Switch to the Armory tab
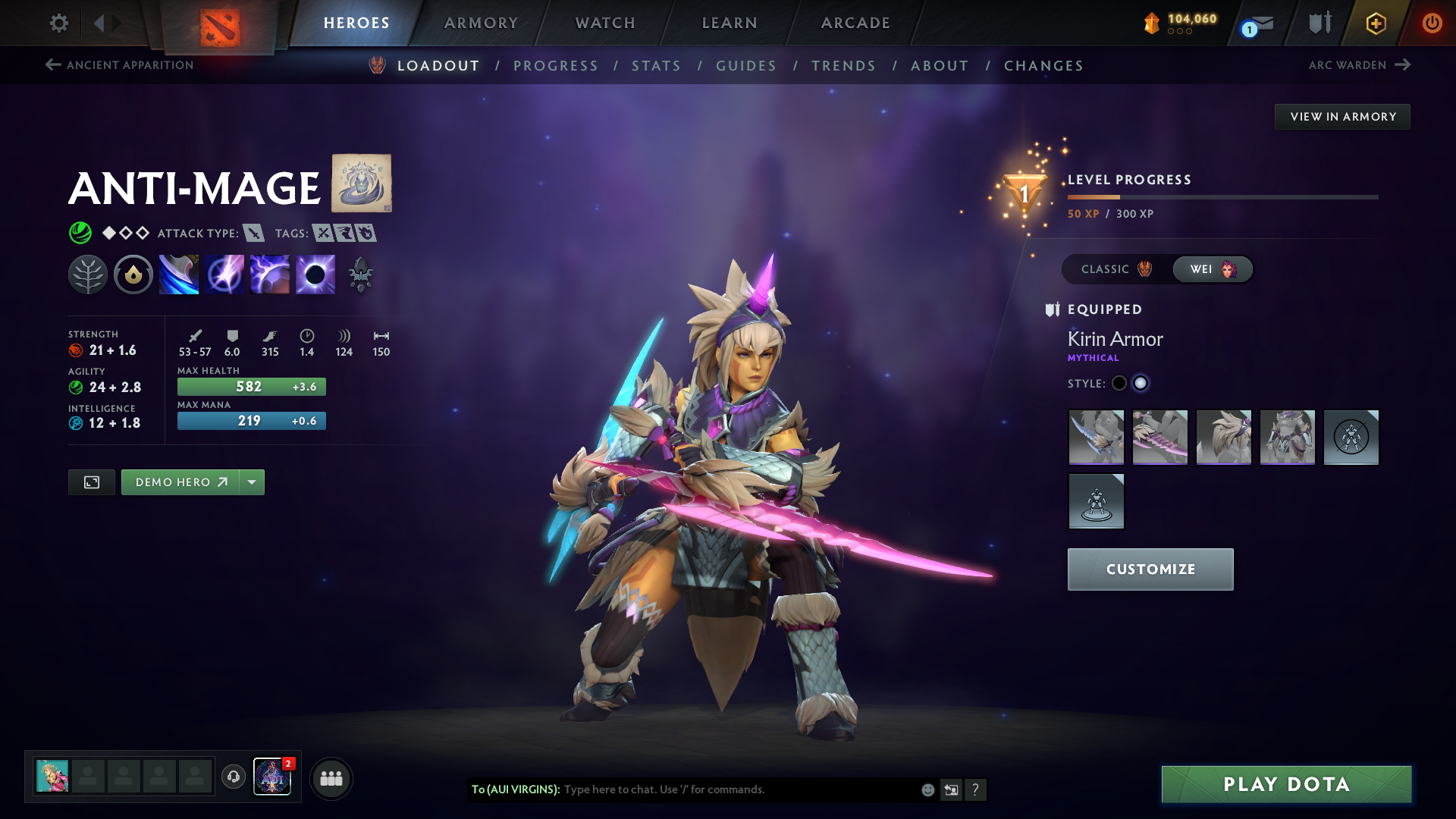The height and width of the screenshot is (819, 1456). (x=481, y=23)
